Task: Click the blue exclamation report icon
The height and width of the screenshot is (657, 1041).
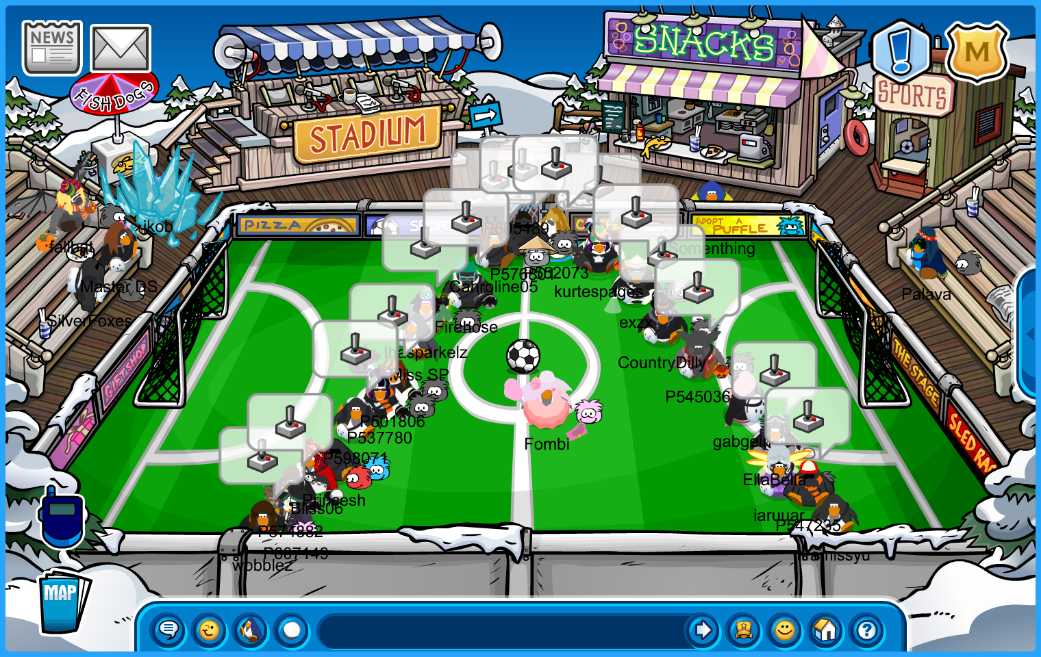Action: pyautogui.click(x=900, y=50)
